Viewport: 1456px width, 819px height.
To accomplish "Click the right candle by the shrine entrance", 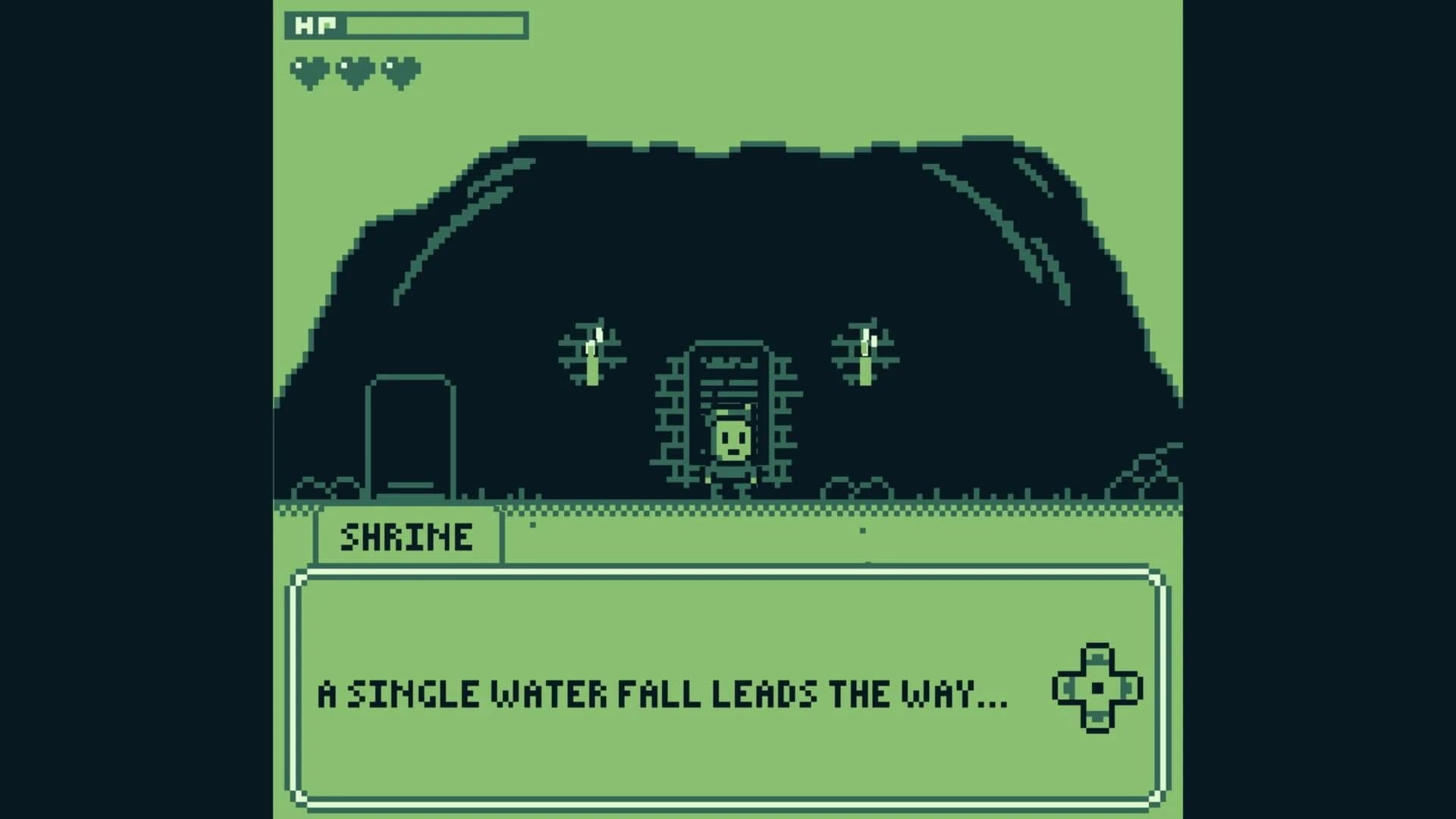I will click(864, 364).
